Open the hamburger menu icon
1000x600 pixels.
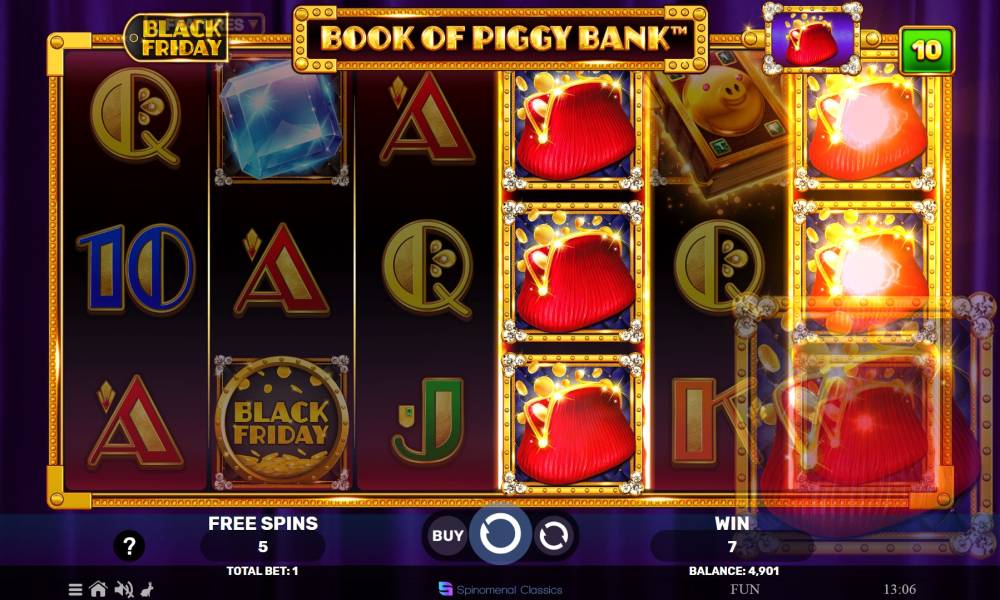click(x=76, y=589)
